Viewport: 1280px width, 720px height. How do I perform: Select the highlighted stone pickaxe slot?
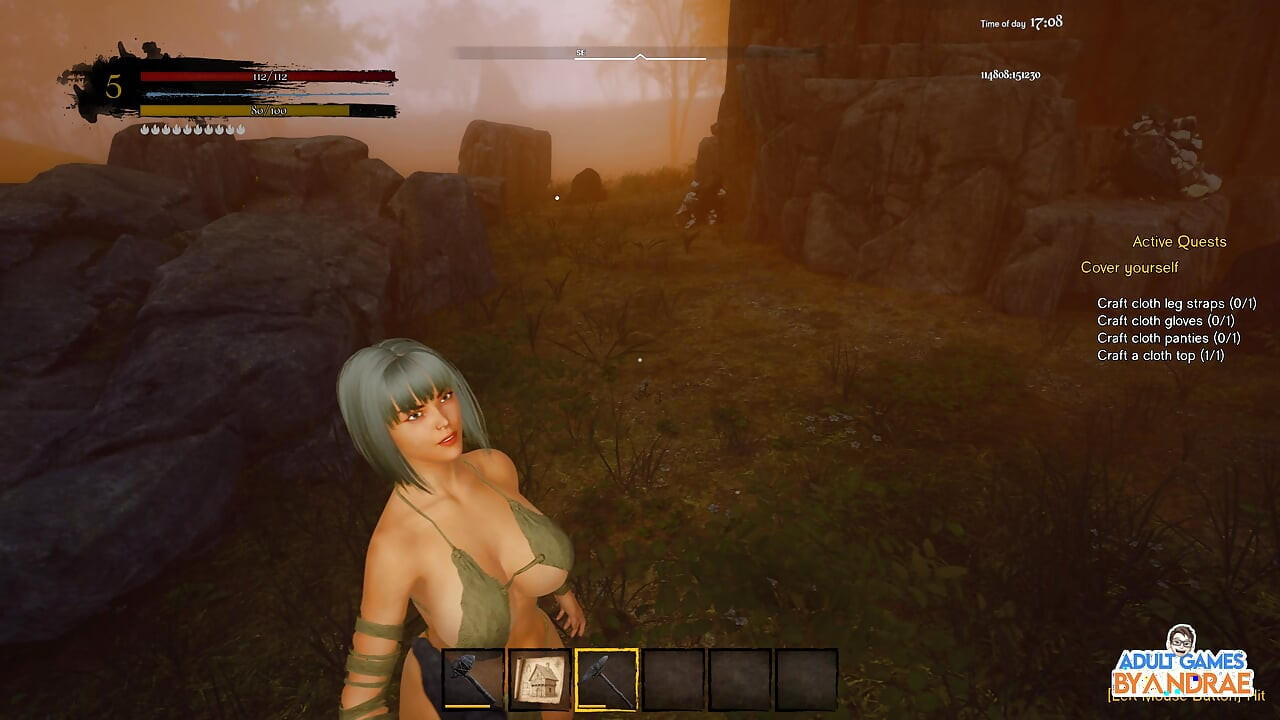(x=607, y=680)
